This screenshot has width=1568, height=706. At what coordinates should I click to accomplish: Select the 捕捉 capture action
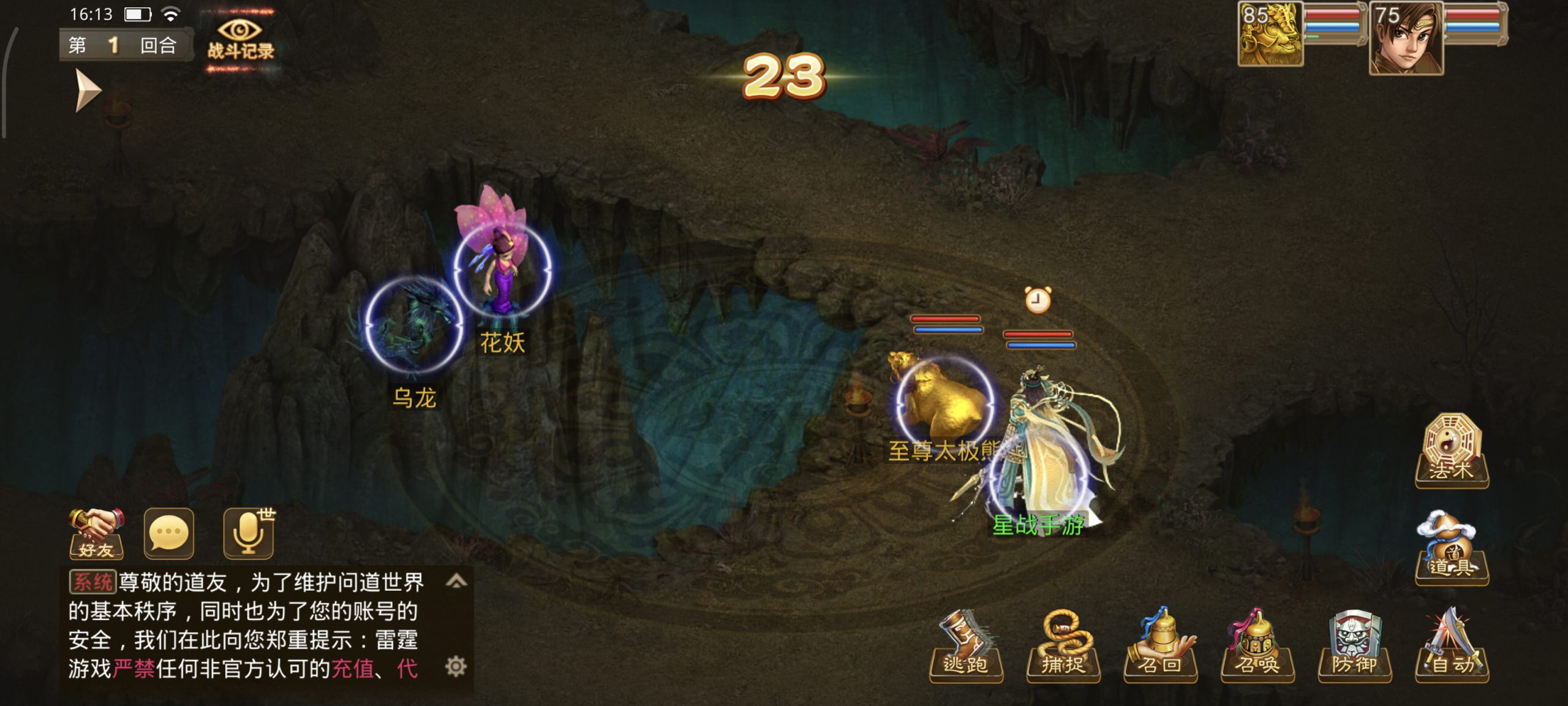1063,647
